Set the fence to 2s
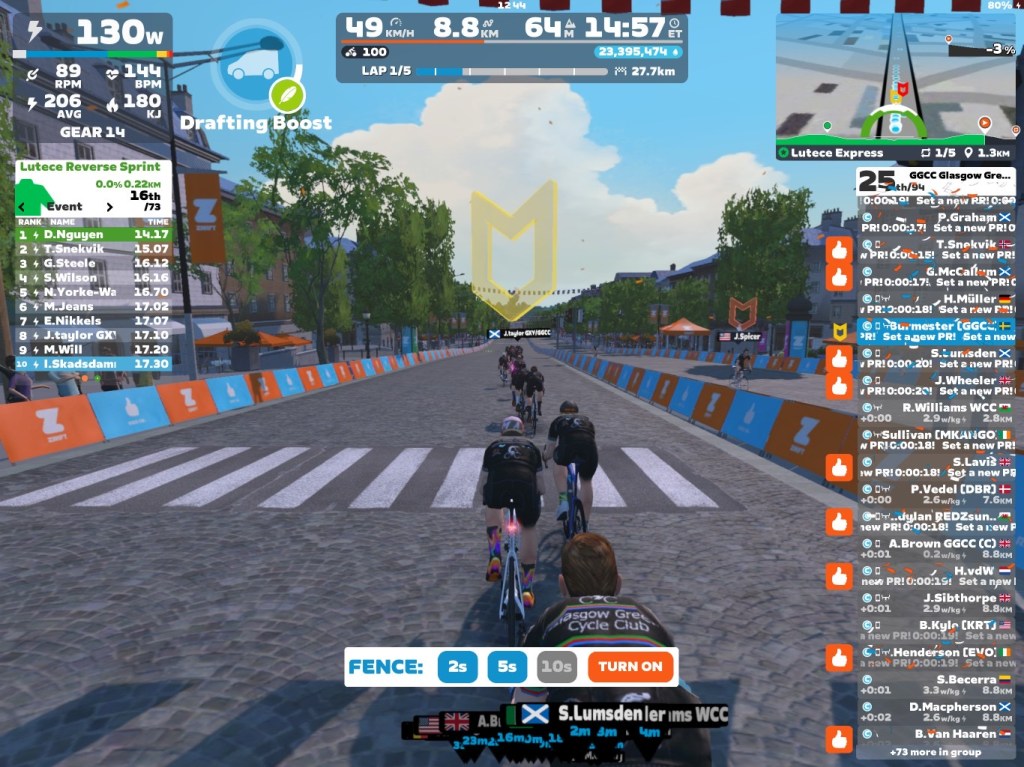 coord(457,667)
